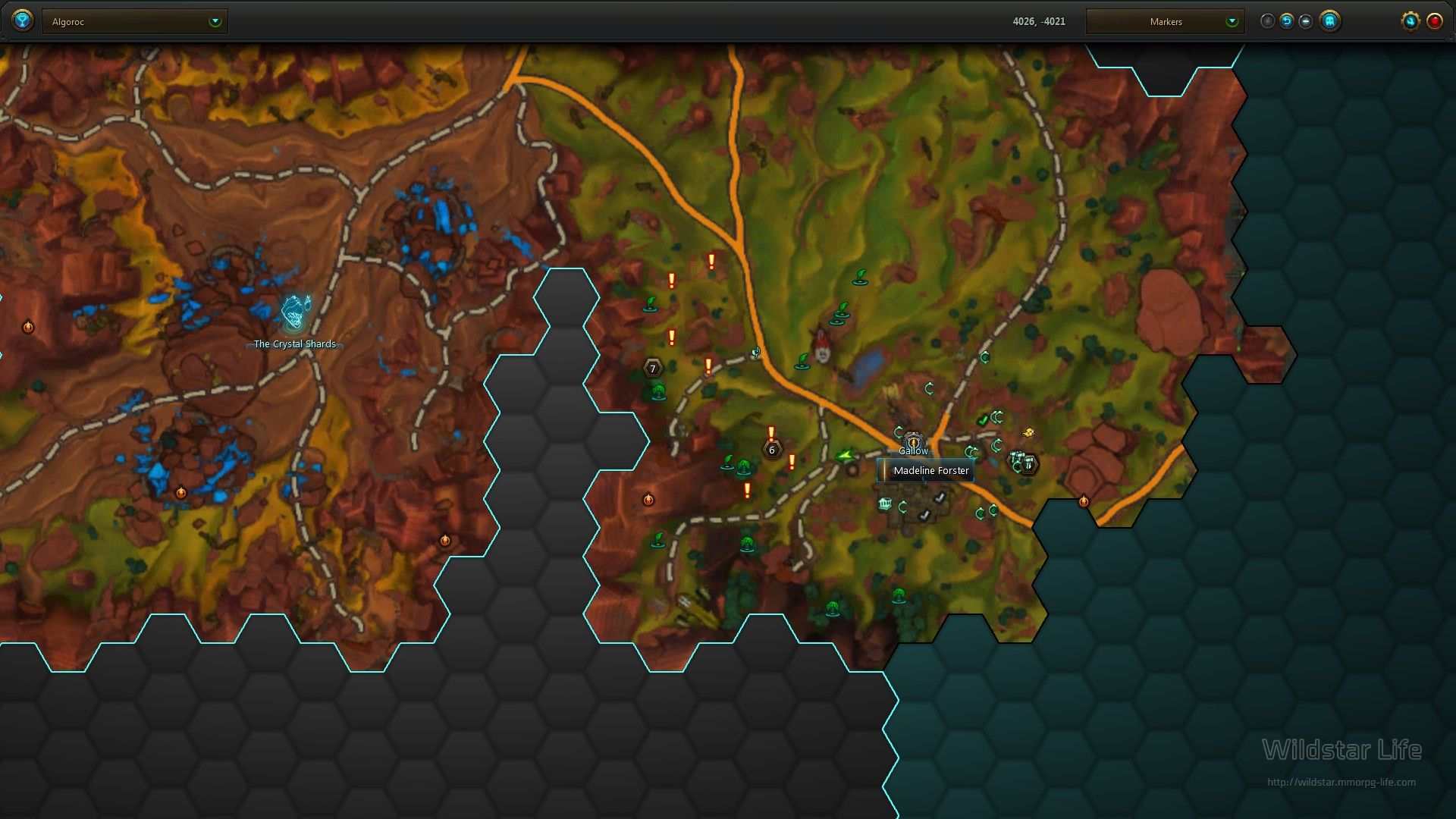
Task: Select the Gallow town marker
Action: [913, 444]
